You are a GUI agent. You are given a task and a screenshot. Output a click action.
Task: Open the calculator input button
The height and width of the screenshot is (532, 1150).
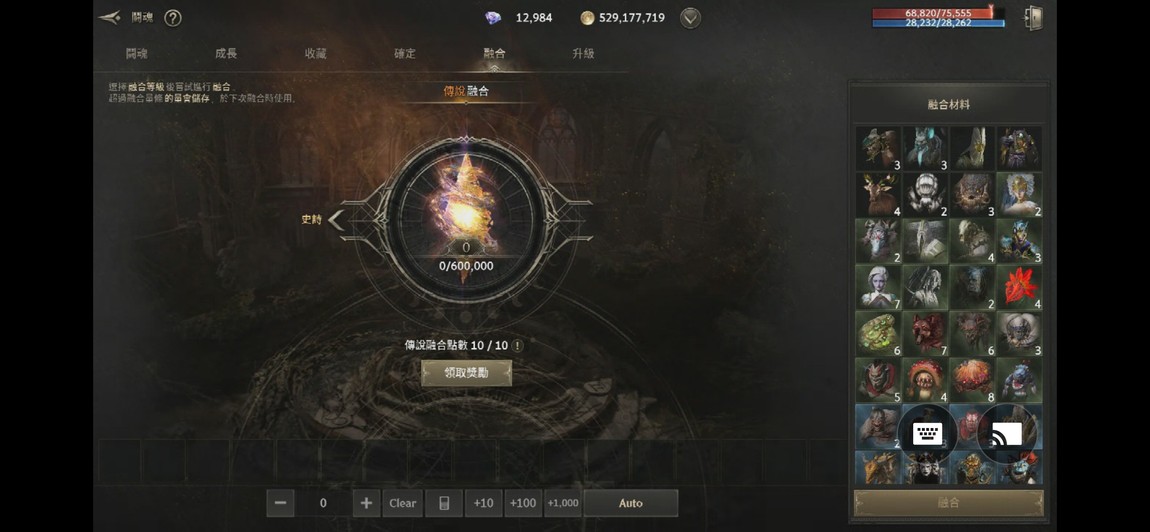point(444,503)
